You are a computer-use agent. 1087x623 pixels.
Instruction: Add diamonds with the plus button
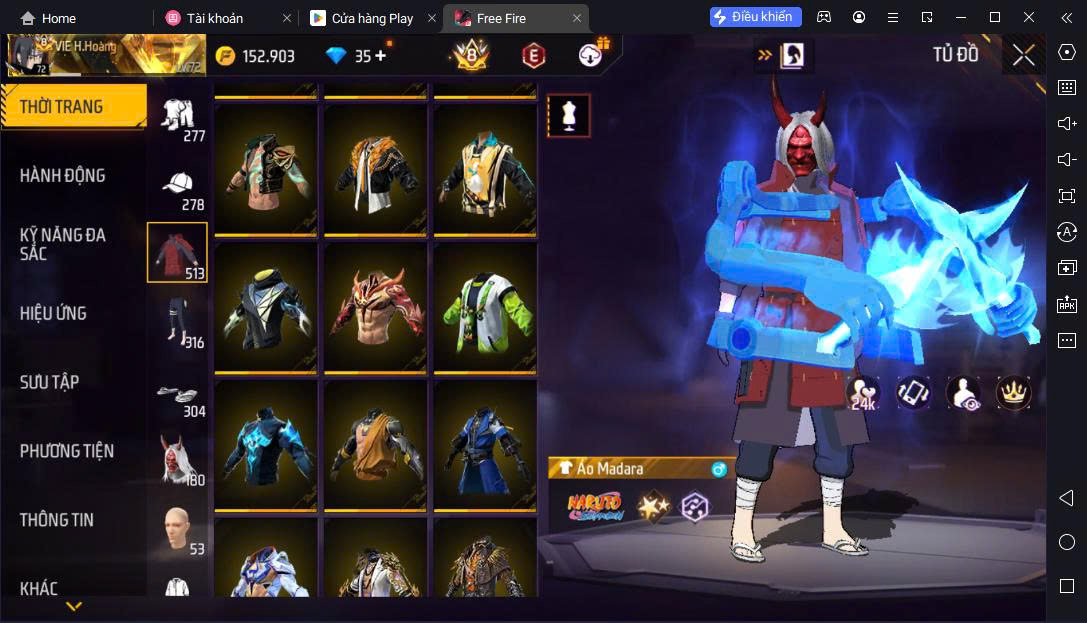click(380, 56)
